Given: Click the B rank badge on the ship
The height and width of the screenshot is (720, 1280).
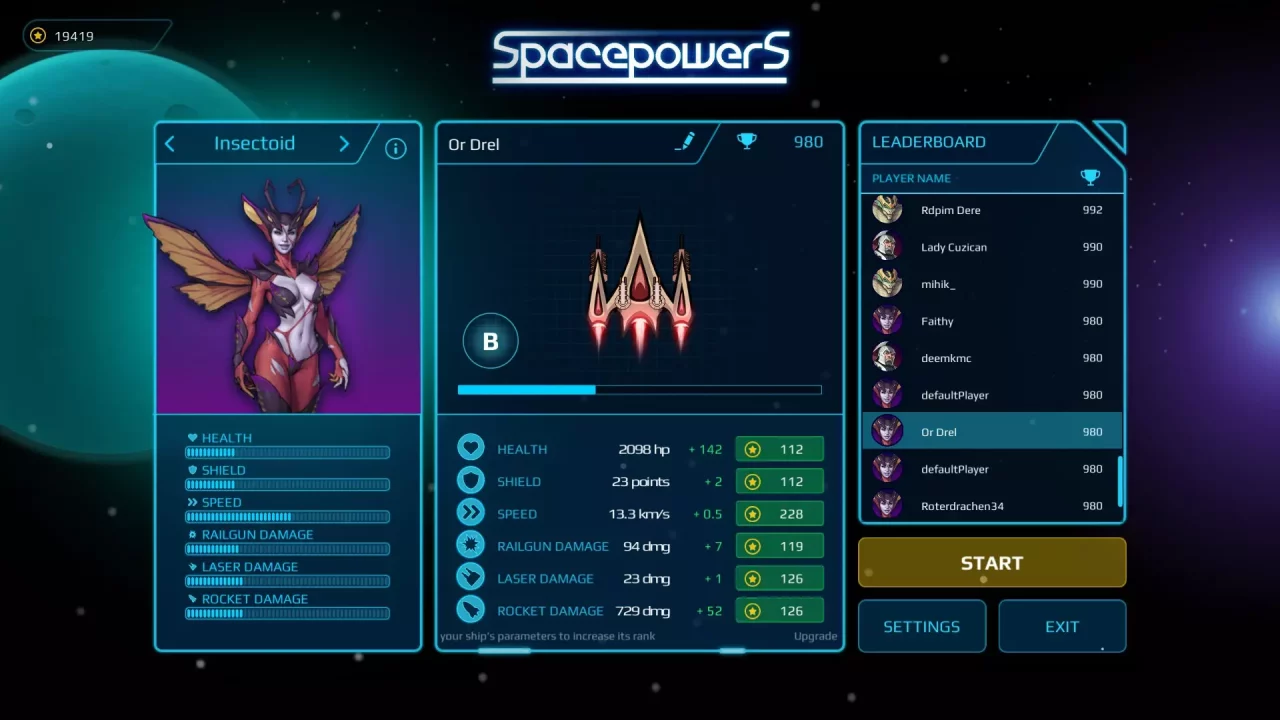Looking at the screenshot, I should tap(490, 341).
